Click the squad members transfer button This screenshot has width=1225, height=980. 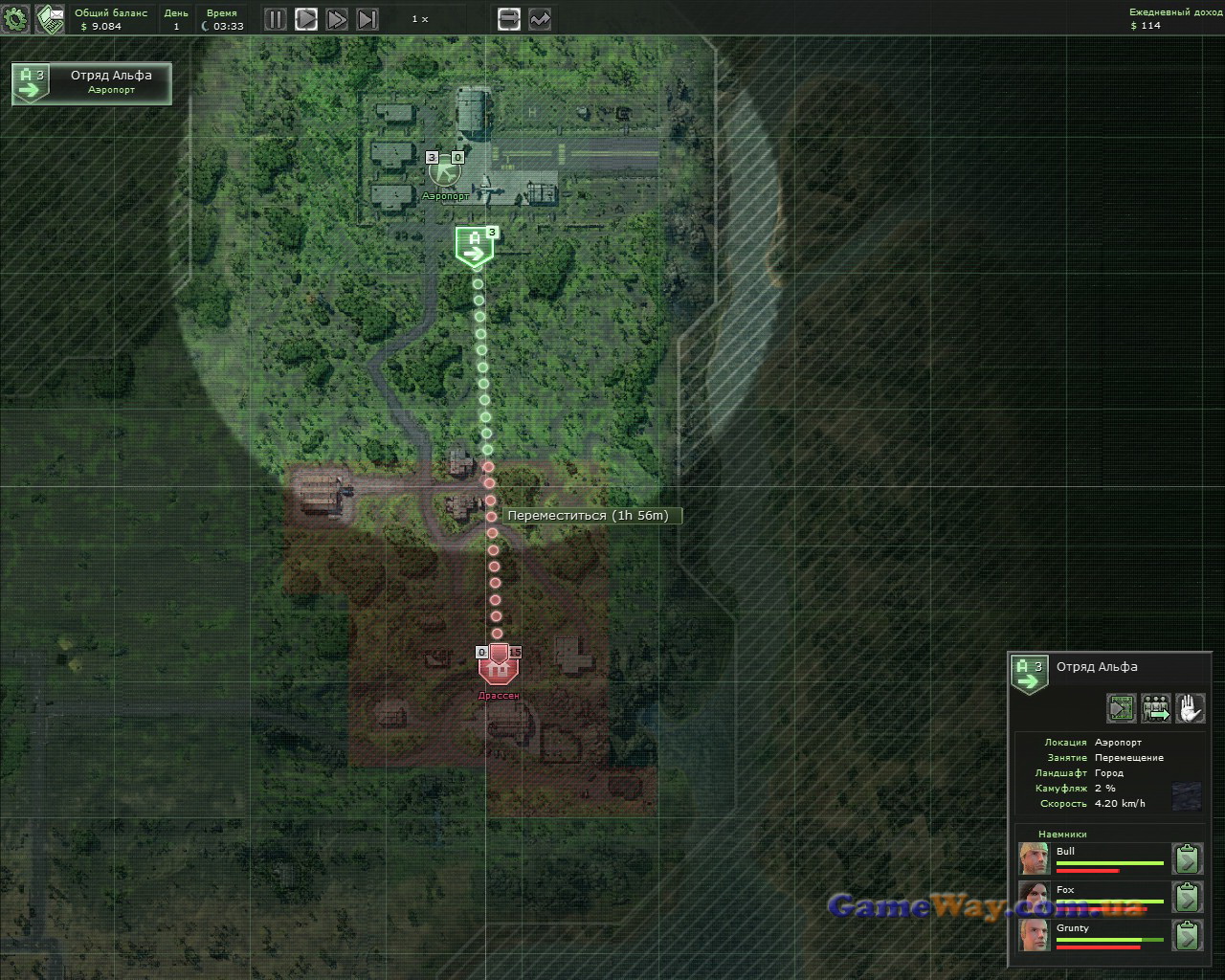[x=1156, y=708]
